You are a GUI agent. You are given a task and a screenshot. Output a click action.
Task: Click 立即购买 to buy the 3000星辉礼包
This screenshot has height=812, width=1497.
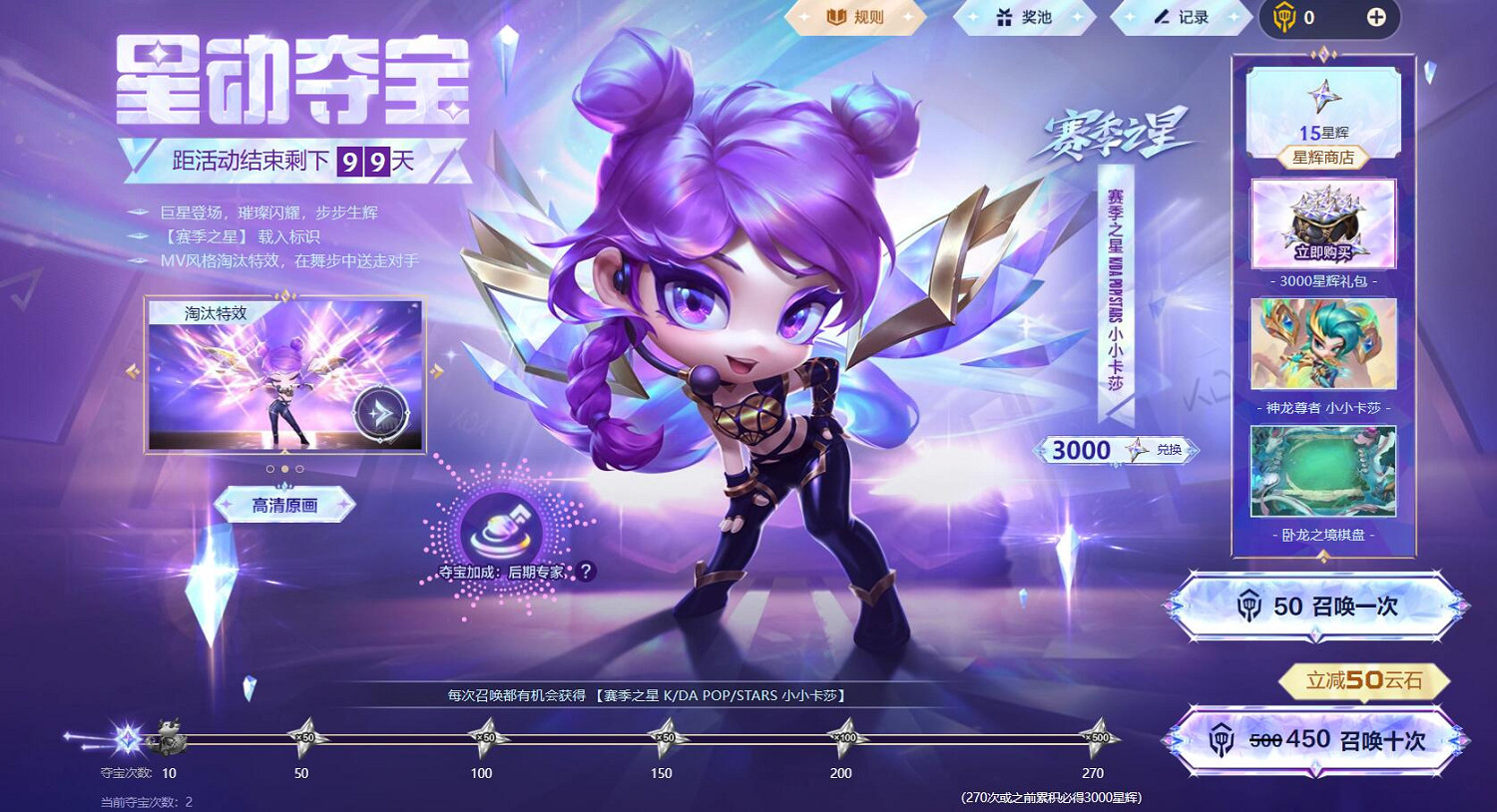click(x=1322, y=252)
